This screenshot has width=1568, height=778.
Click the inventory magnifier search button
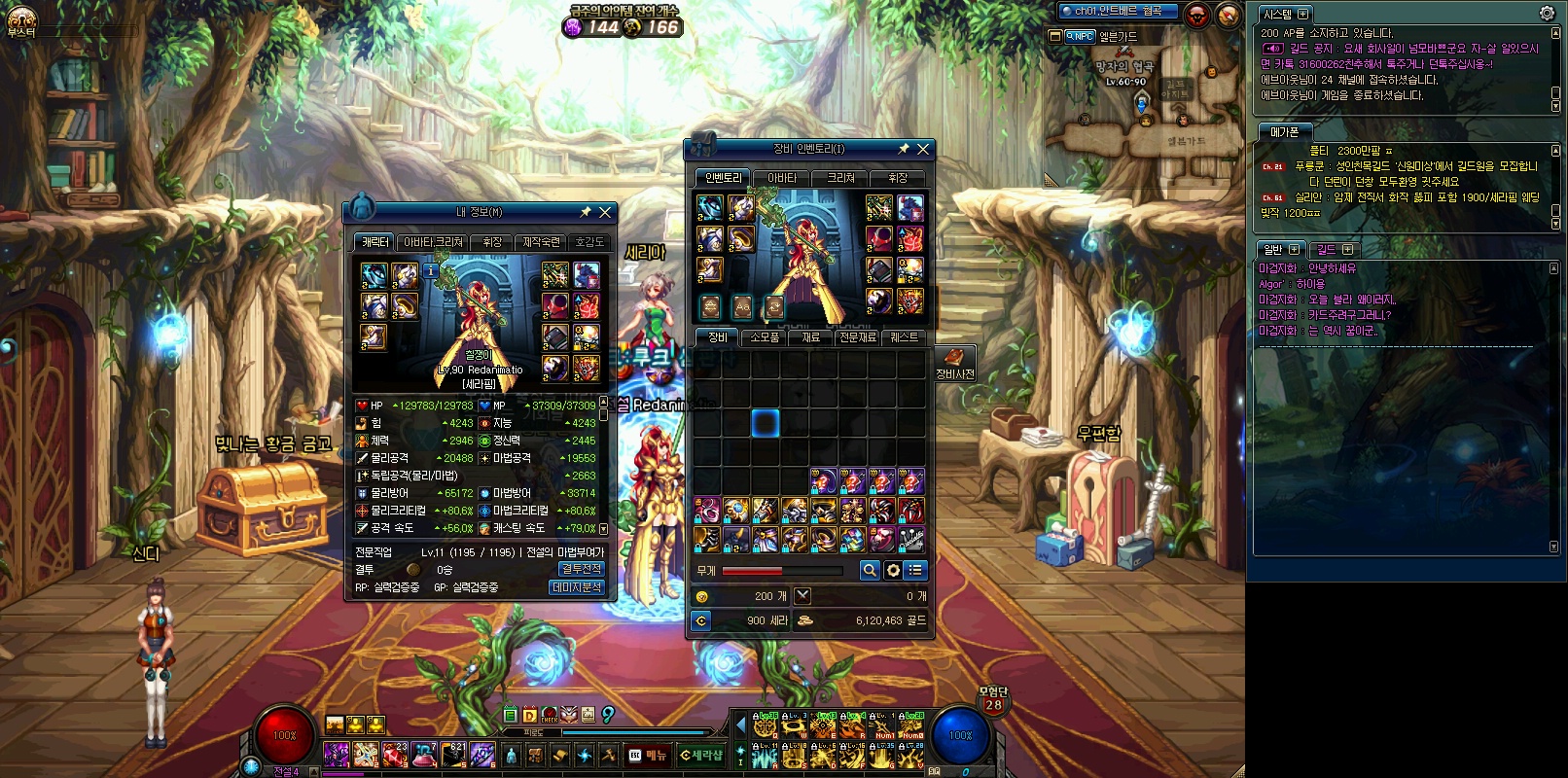click(x=870, y=571)
